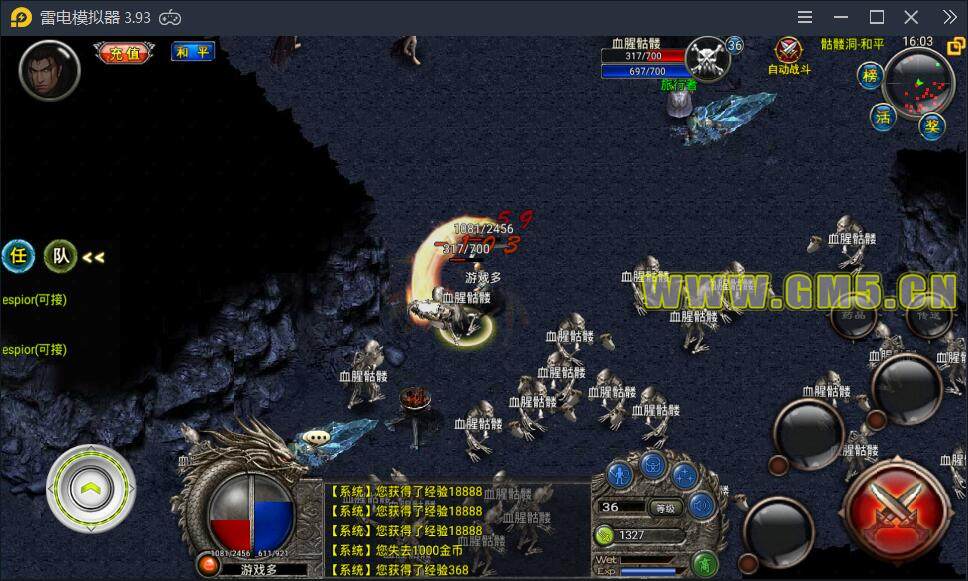The height and width of the screenshot is (581, 968).
Task: Collapse the quest panel with the yellow arrows
Action: [93, 257]
